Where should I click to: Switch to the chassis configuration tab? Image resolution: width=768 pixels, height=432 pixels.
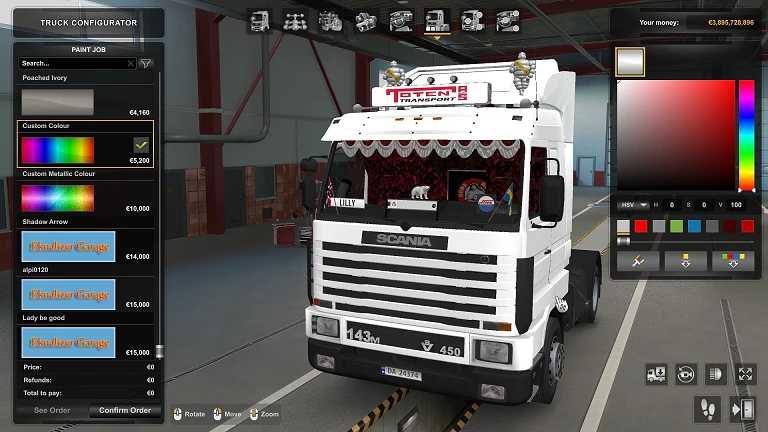(x=294, y=20)
